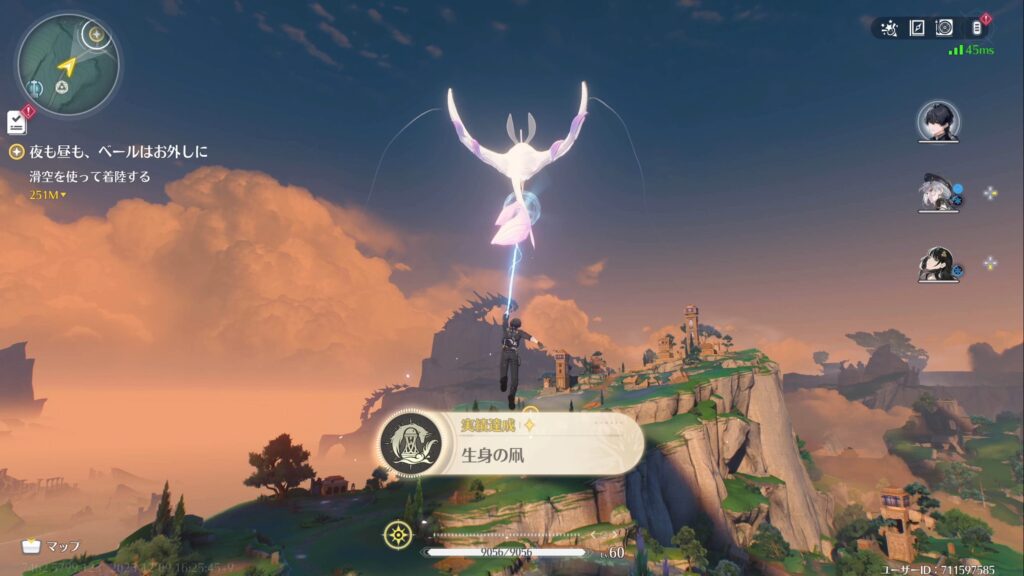Image resolution: width=1024 pixels, height=576 pixels.
Task: Switch to the white-haired party member portrait
Action: (938, 193)
